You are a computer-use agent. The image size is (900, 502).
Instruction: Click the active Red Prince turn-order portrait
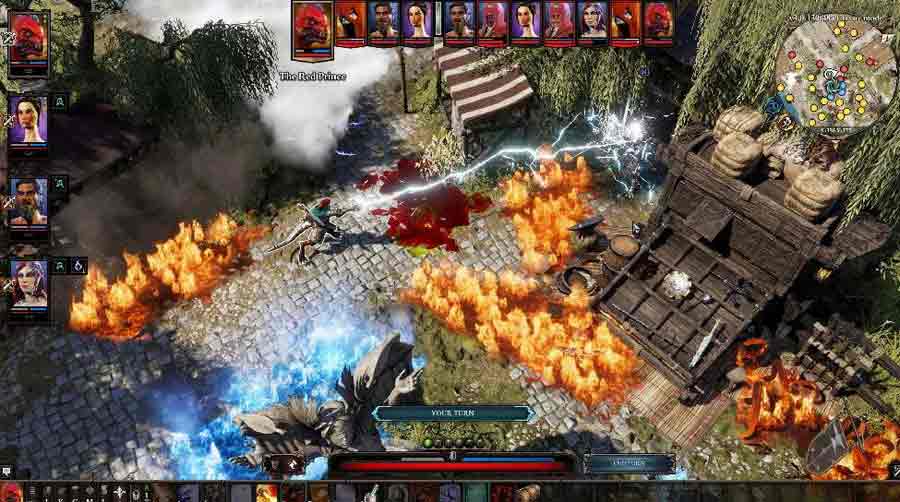(312, 24)
